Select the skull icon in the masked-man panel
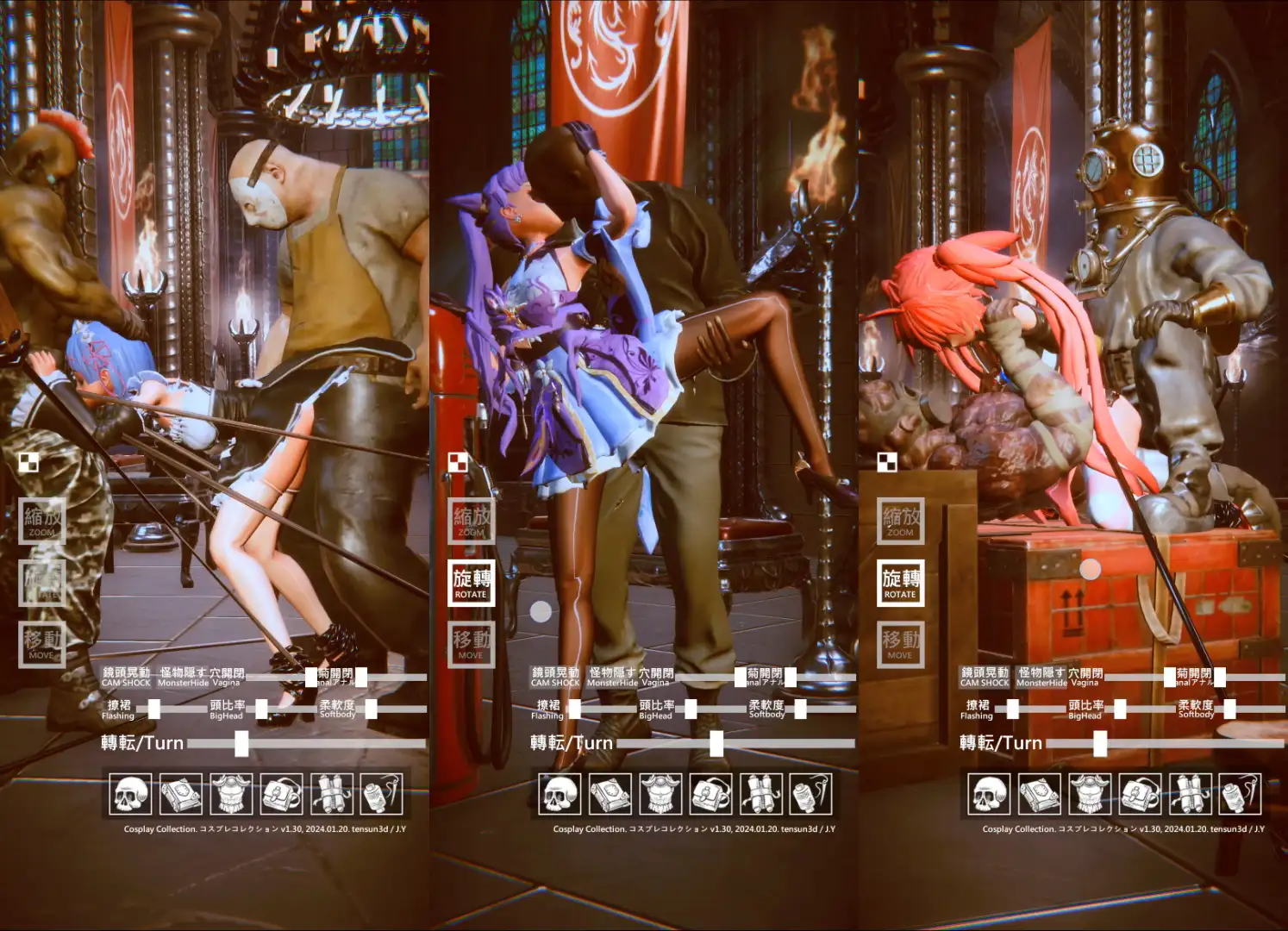The image size is (1288, 931). pos(131,794)
